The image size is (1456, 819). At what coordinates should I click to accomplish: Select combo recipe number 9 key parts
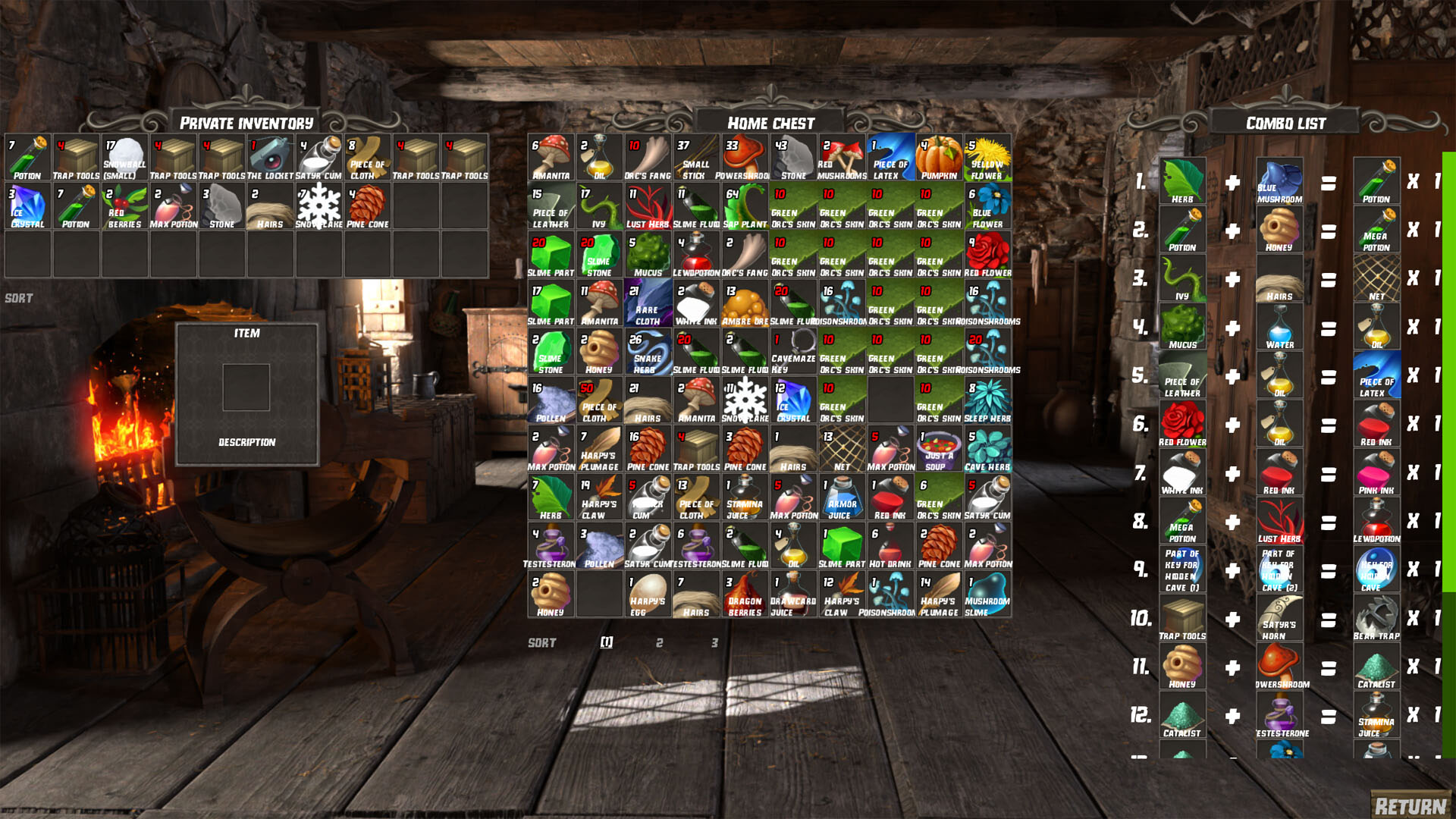coord(1183,569)
